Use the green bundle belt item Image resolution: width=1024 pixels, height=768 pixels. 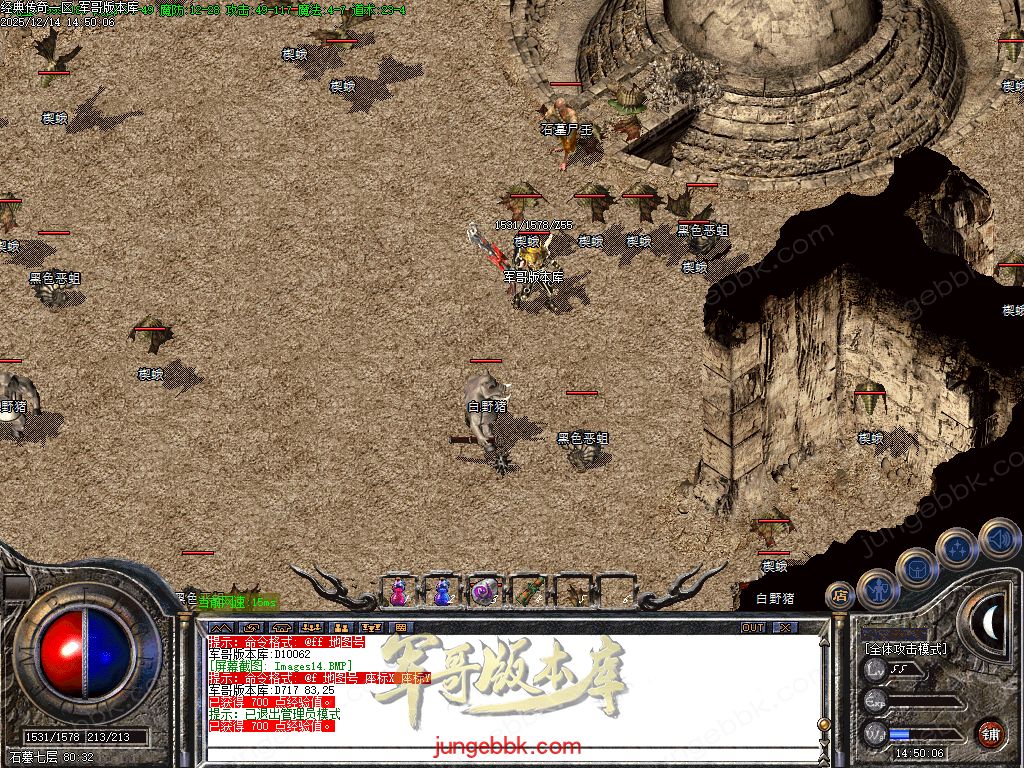527,592
